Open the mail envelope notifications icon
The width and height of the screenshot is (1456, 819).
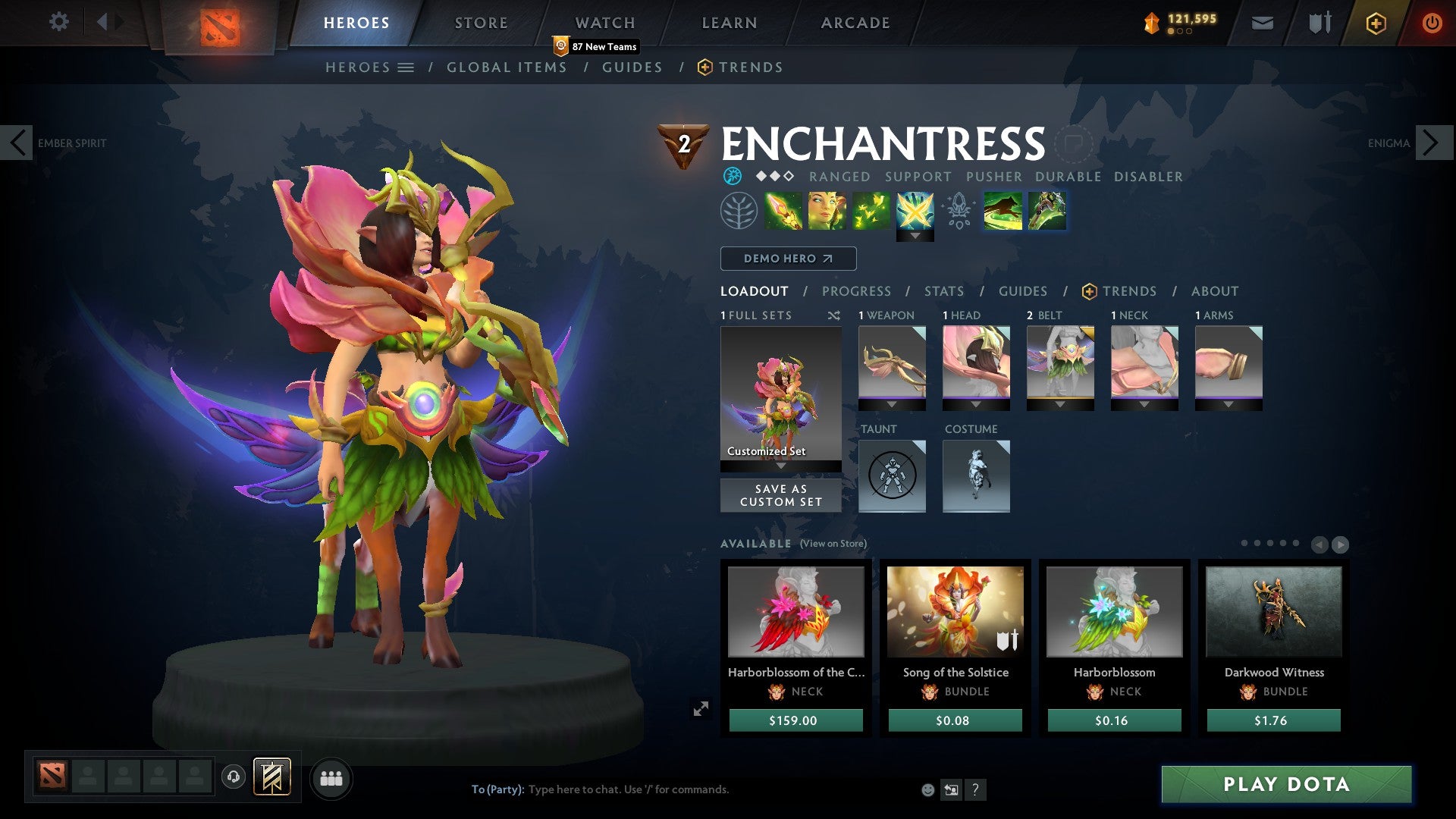(1263, 23)
